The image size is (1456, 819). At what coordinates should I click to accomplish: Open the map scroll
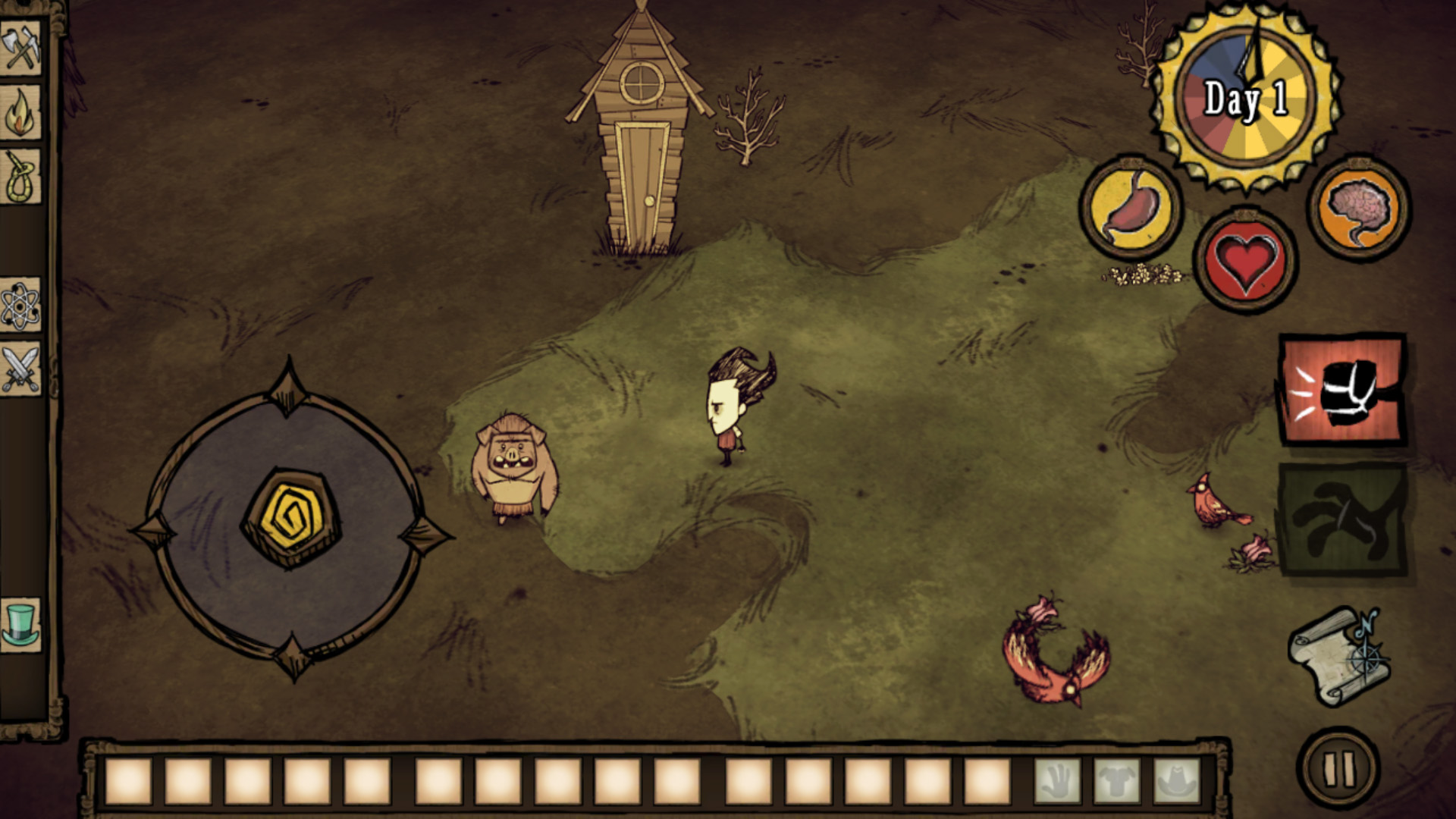pos(1339,655)
